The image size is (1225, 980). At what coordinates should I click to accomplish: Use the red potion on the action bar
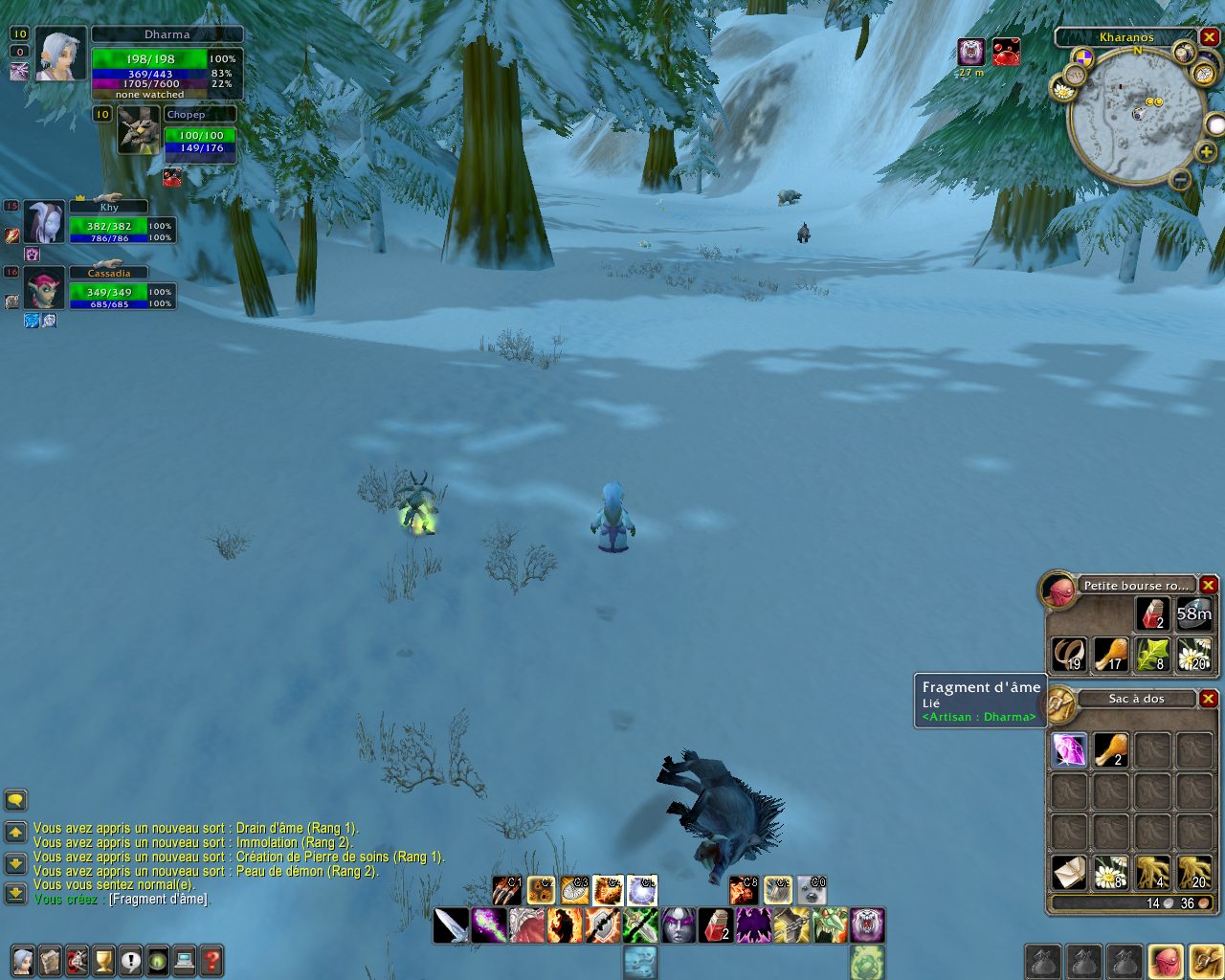[x=717, y=925]
